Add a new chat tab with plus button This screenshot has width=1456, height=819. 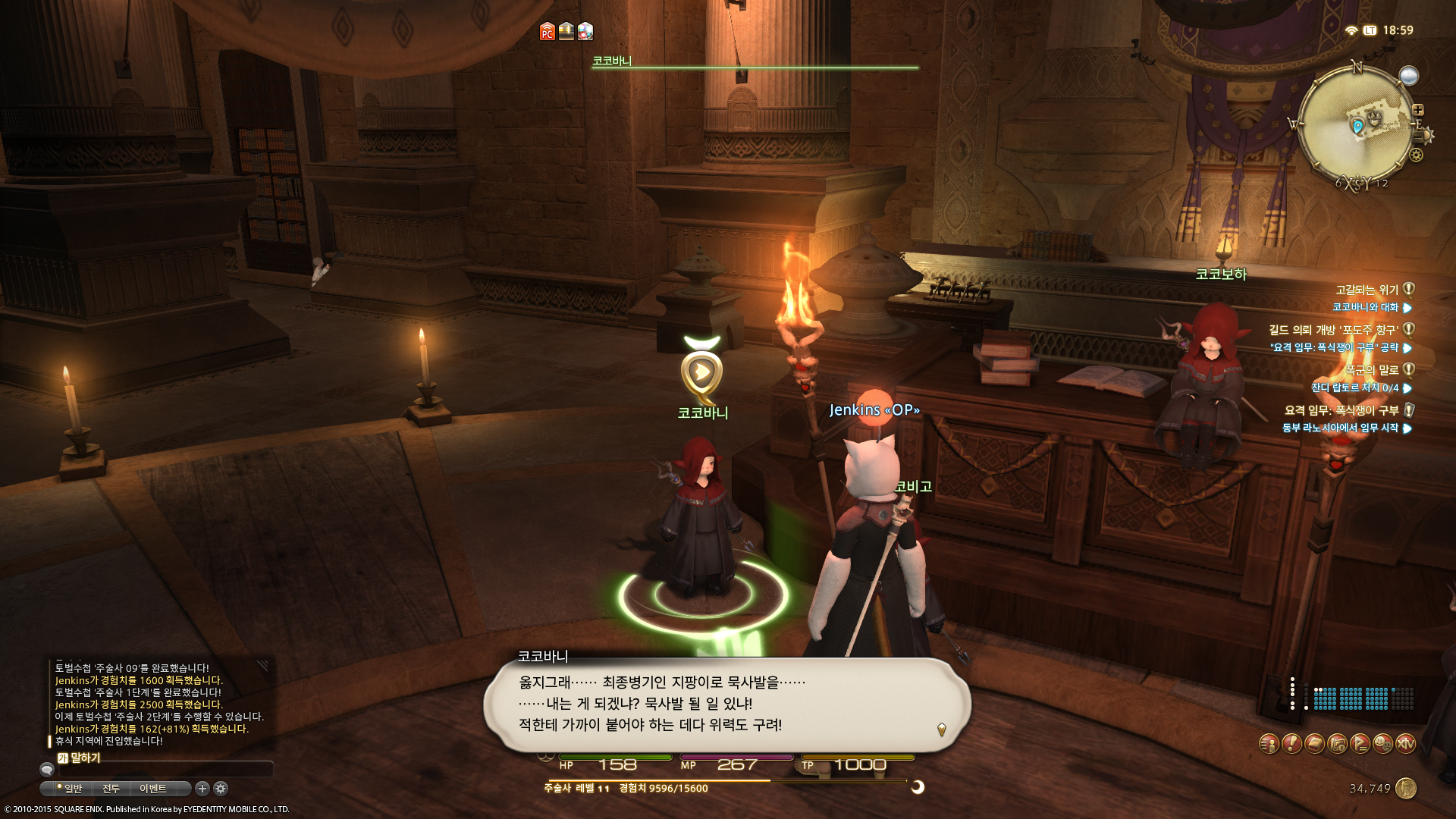click(x=202, y=789)
